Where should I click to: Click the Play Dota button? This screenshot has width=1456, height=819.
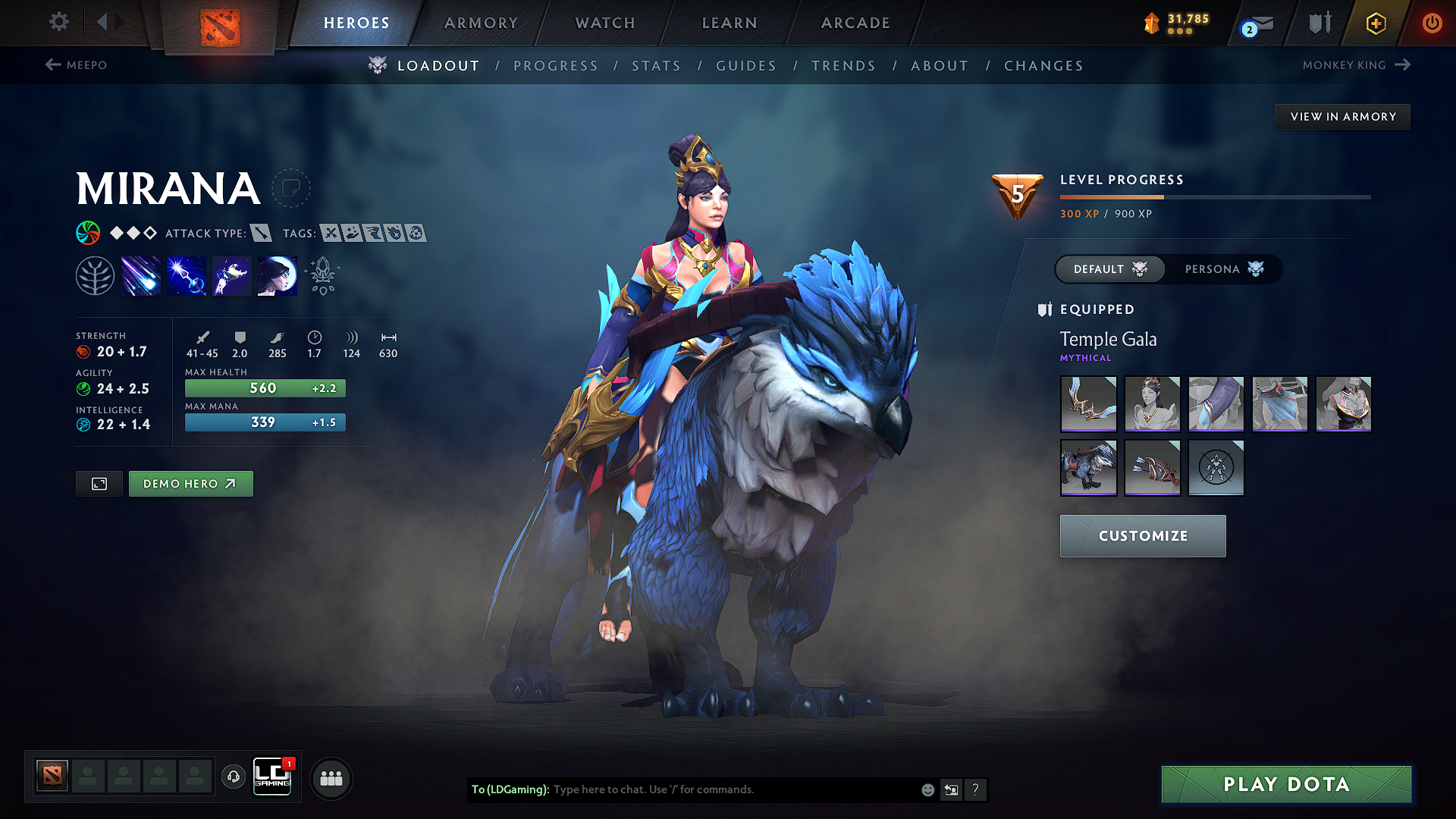pyautogui.click(x=1286, y=784)
